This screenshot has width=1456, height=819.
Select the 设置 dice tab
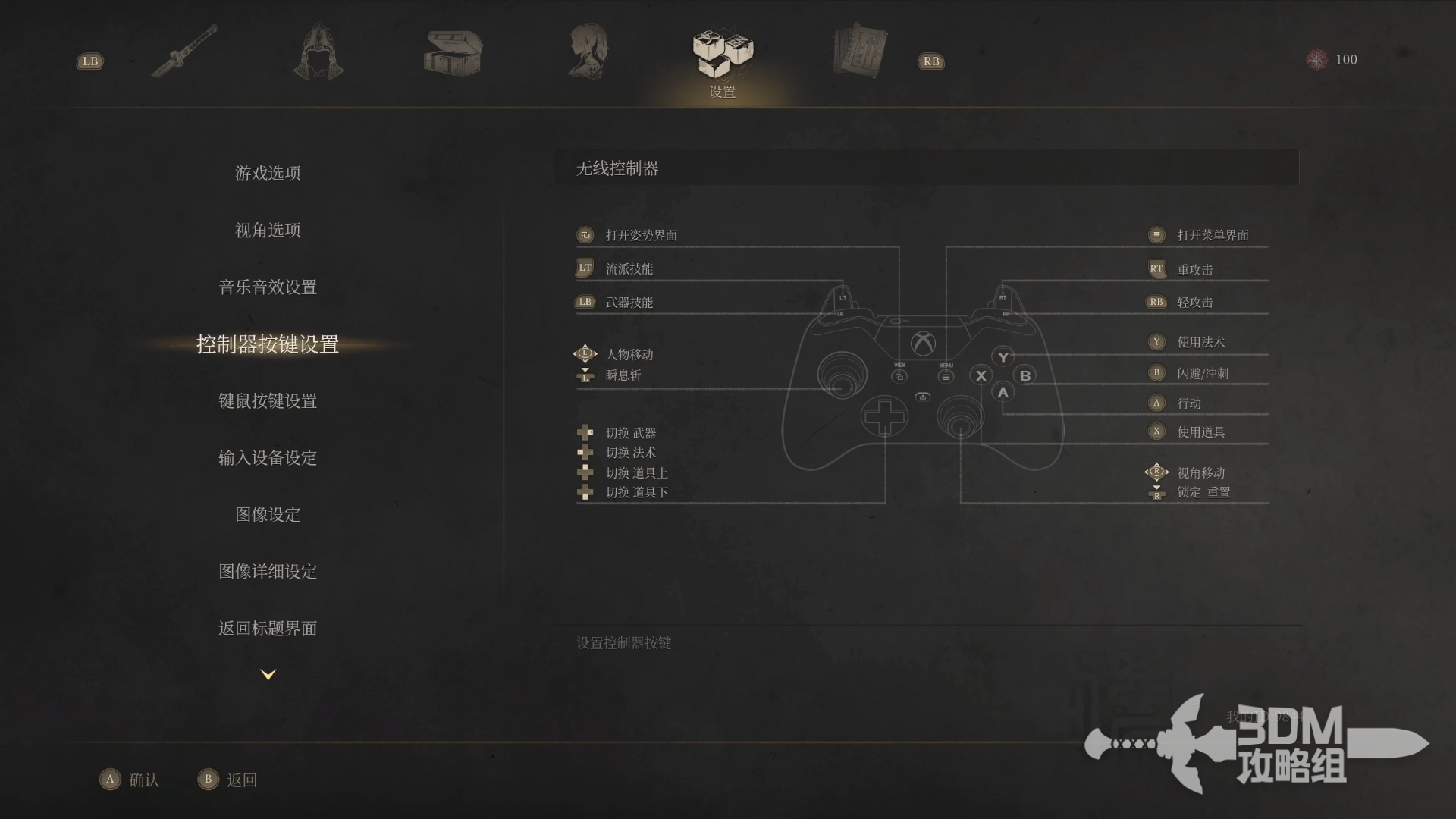723,57
